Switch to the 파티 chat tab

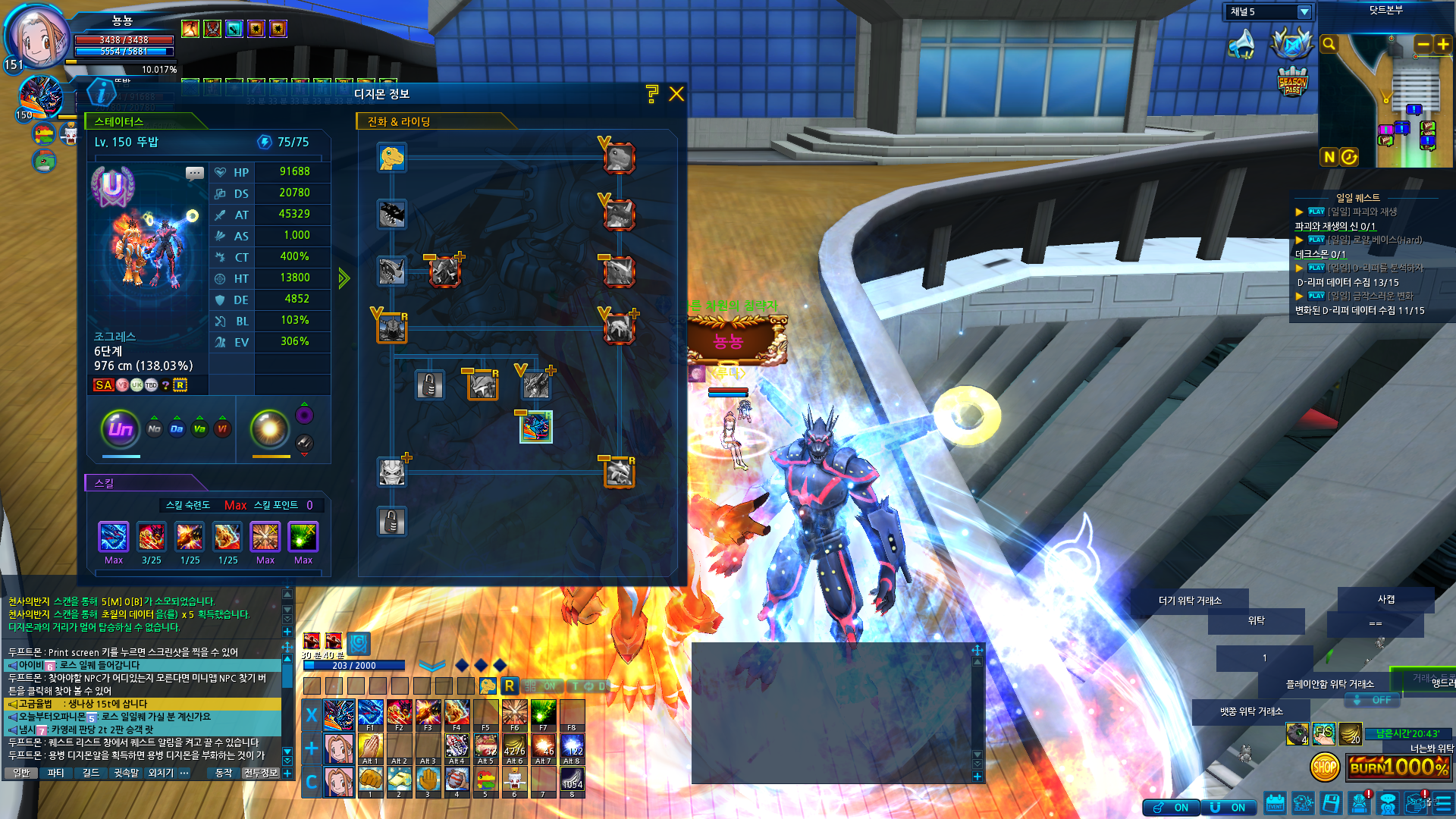(x=56, y=773)
